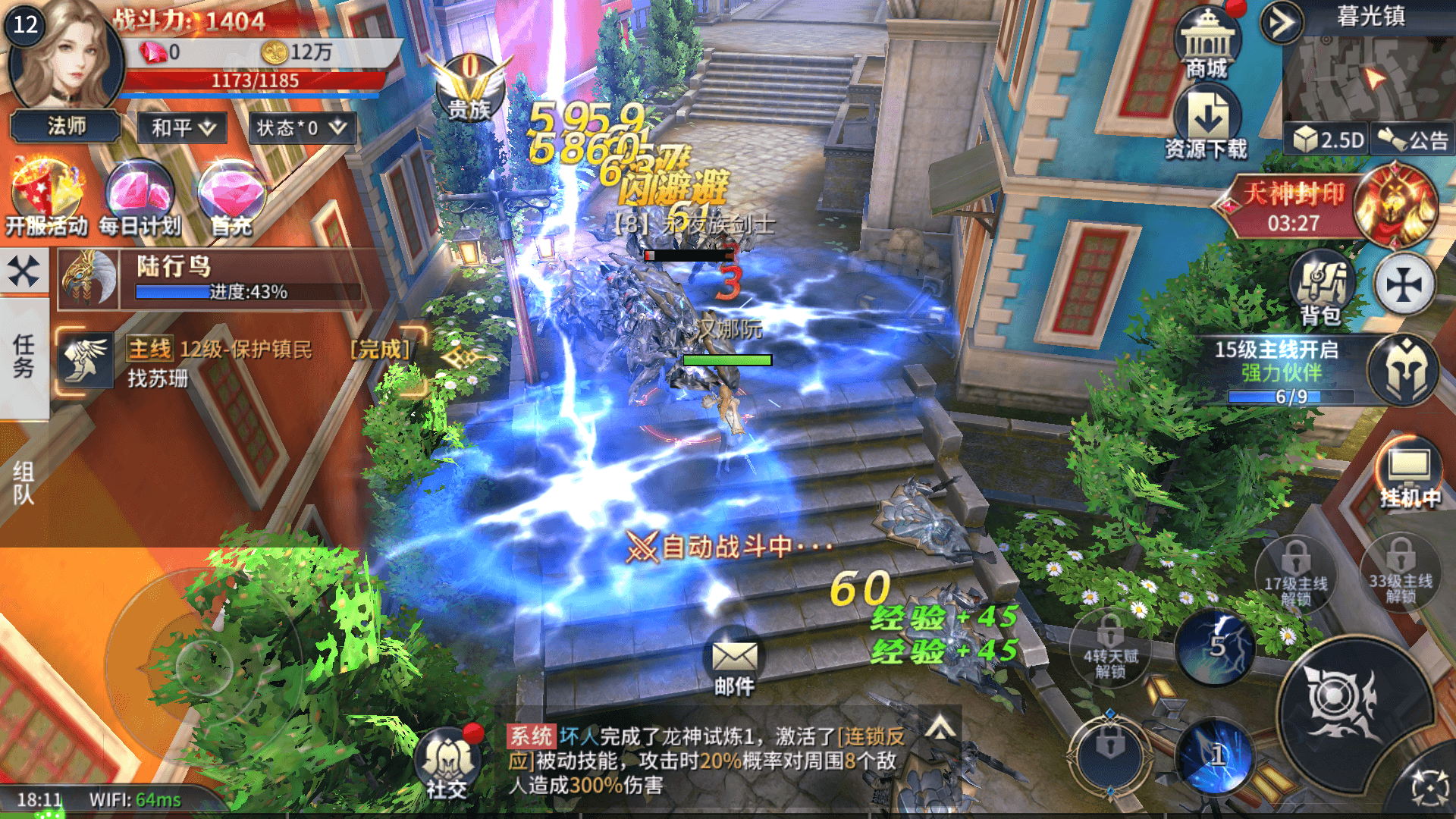Open the 每日计划 daily plan
This screenshot has width=1456, height=819.
tap(140, 199)
